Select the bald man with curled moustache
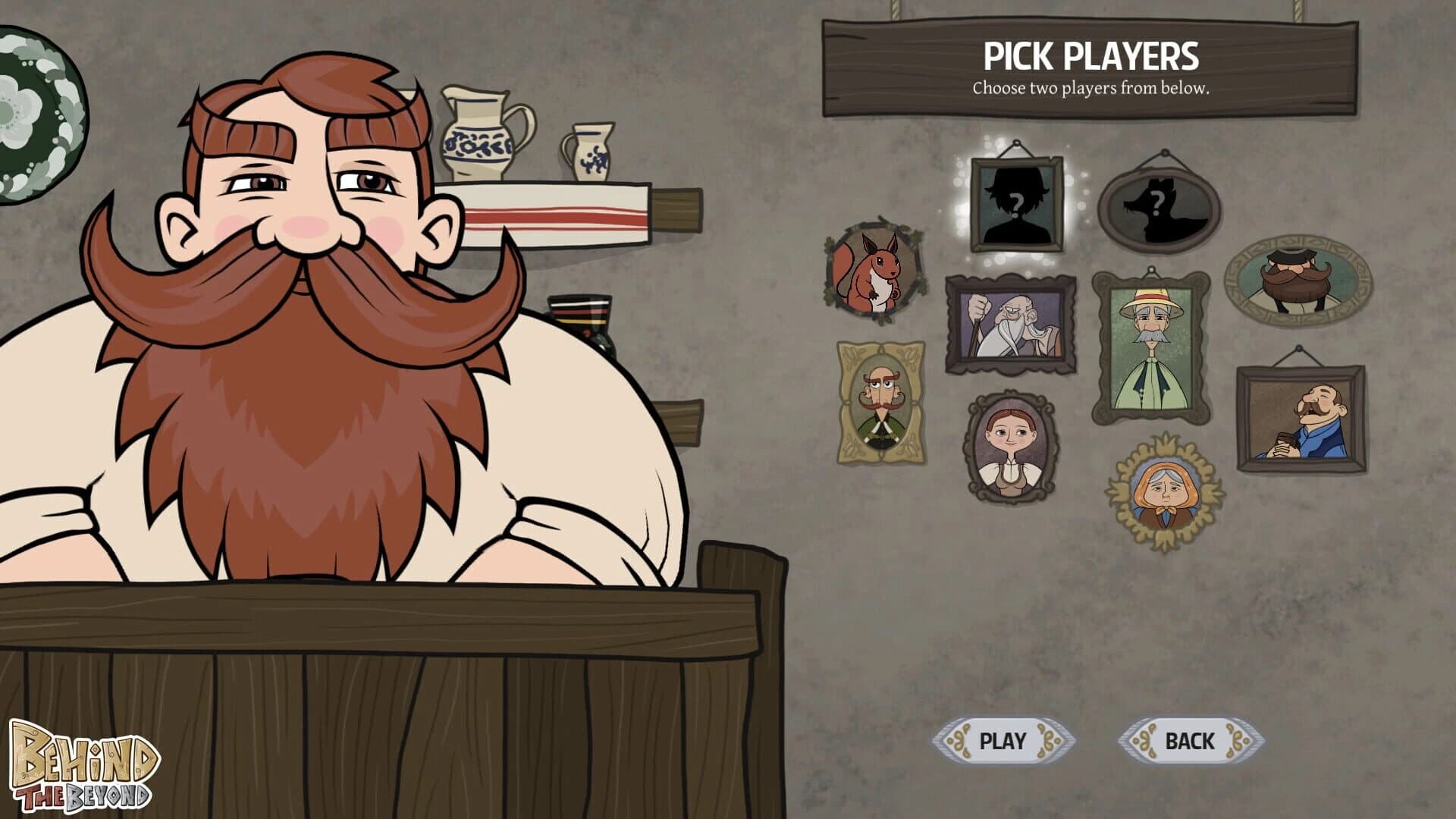Viewport: 1456px width, 819px height. tap(881, 402)
